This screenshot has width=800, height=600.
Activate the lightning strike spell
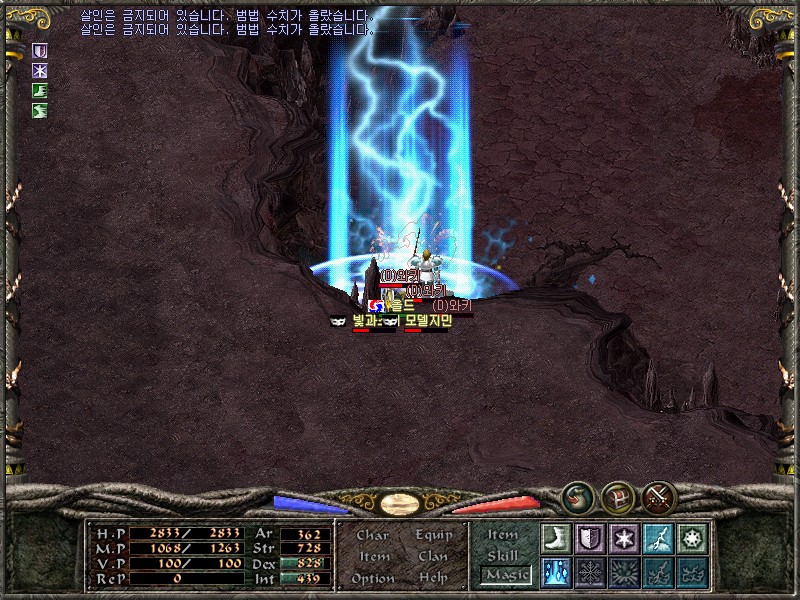[x=657, y=538]
